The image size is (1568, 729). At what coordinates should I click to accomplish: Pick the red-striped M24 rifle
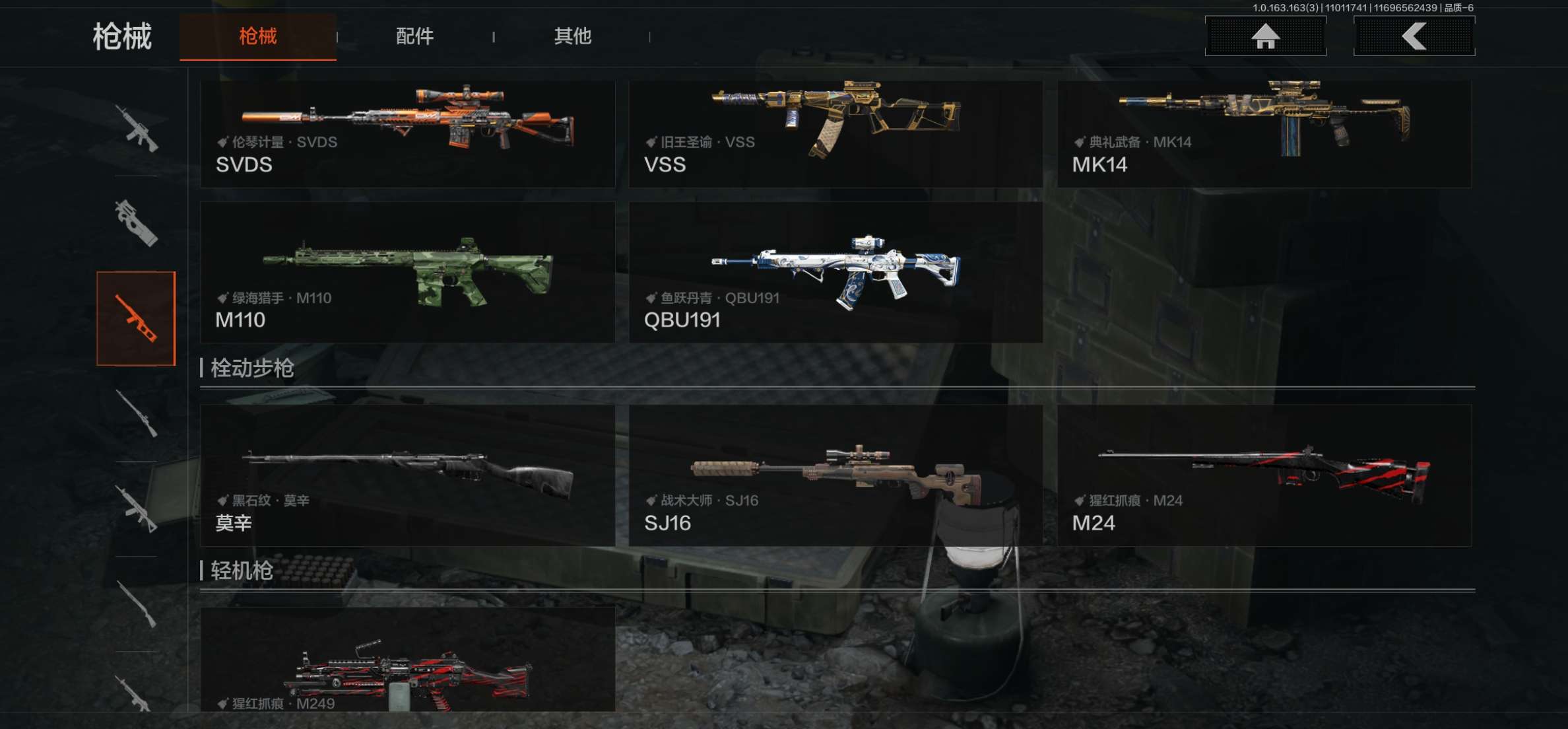1264,475
